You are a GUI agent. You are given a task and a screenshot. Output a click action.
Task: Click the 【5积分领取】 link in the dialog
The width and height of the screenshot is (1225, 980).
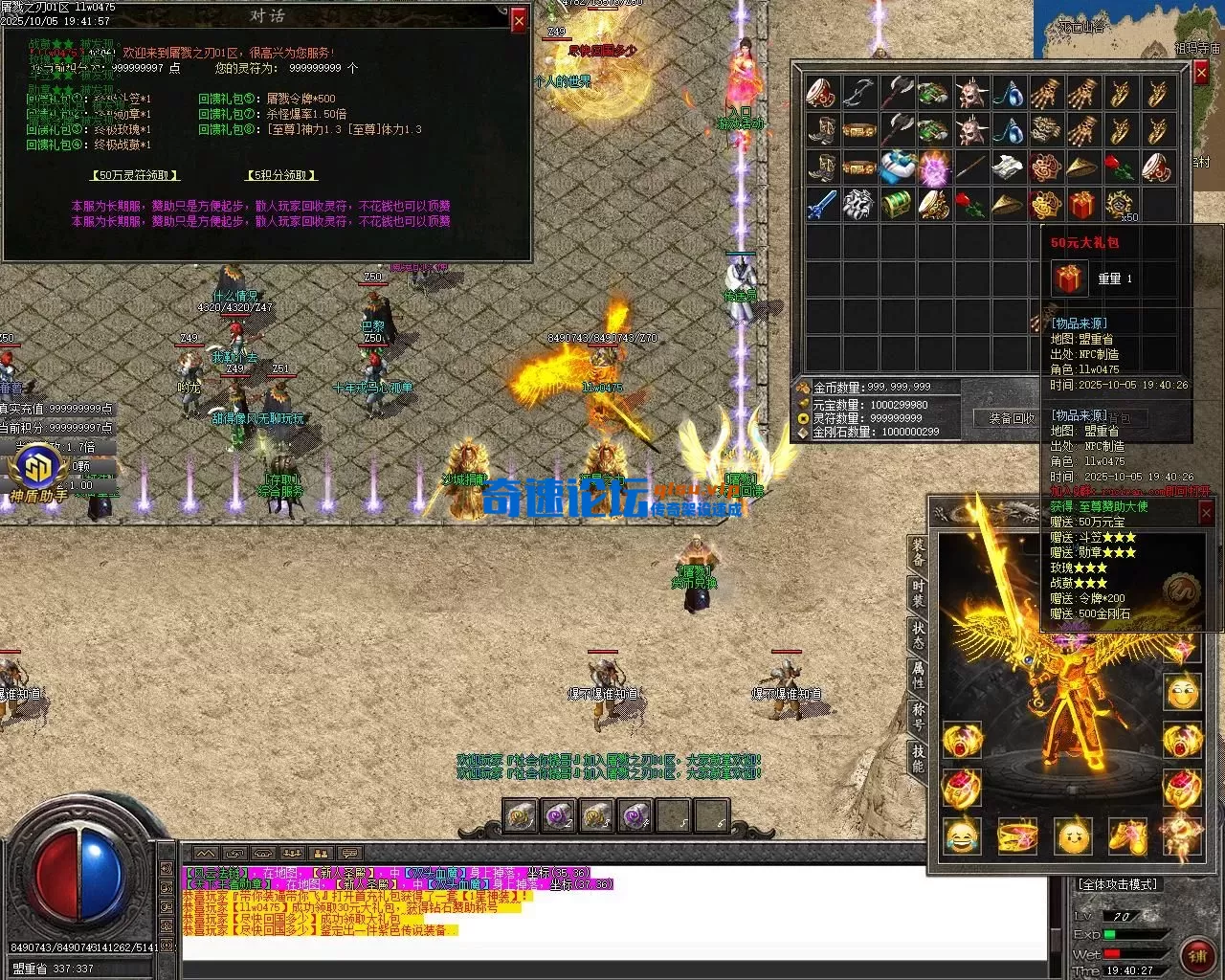click(x=281, y=175)
